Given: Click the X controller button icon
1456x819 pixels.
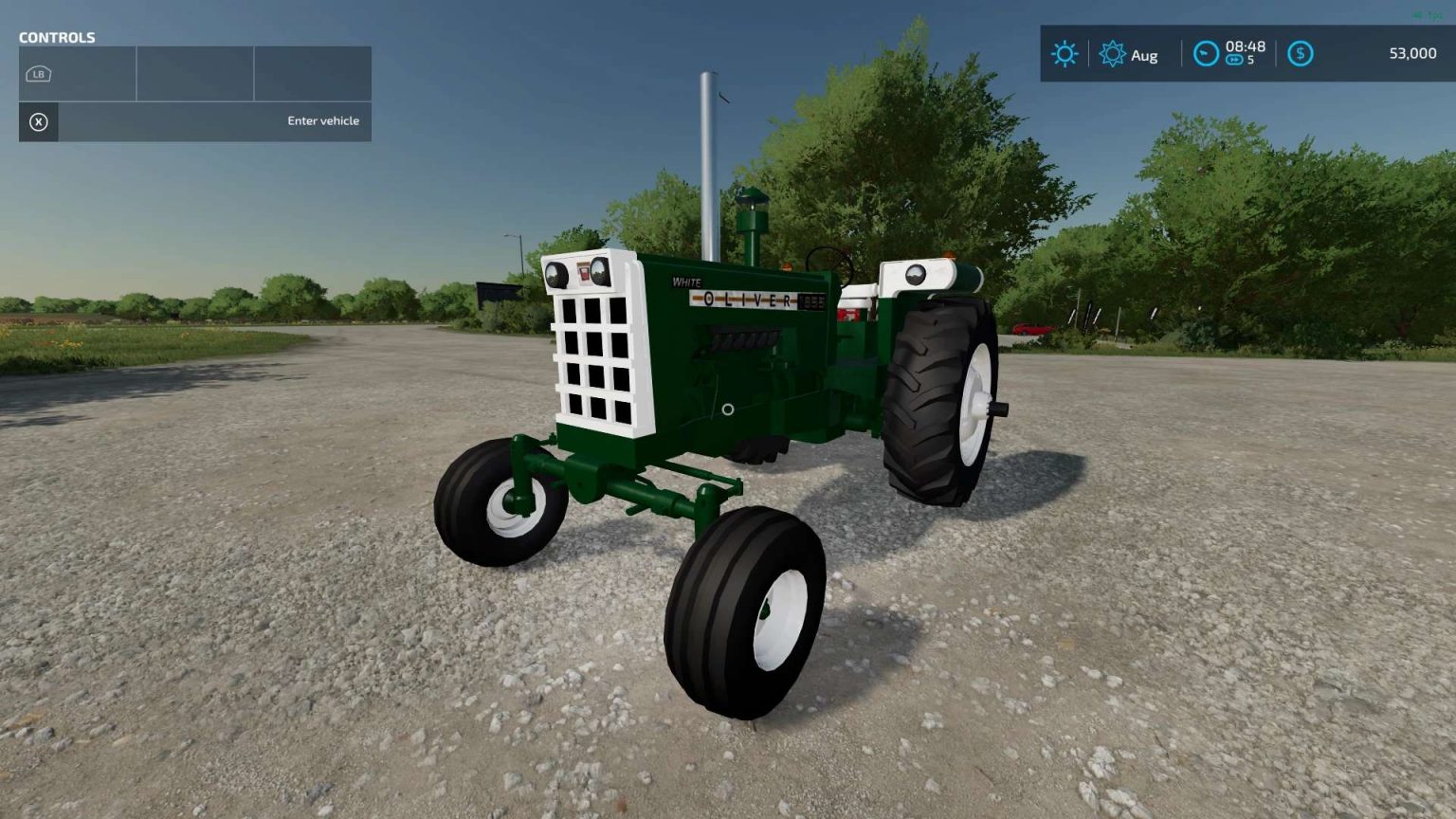Looking at the screenshot, I should click(38, 122).
